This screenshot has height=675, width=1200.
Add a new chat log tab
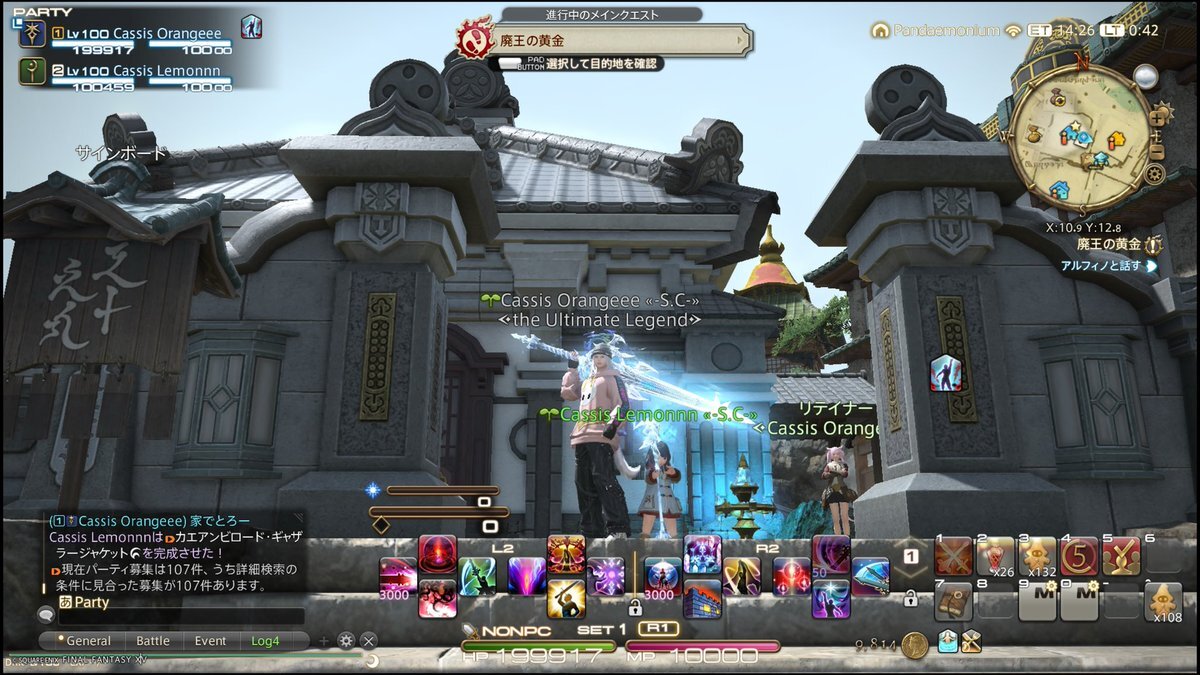click(x=324, y=641)
